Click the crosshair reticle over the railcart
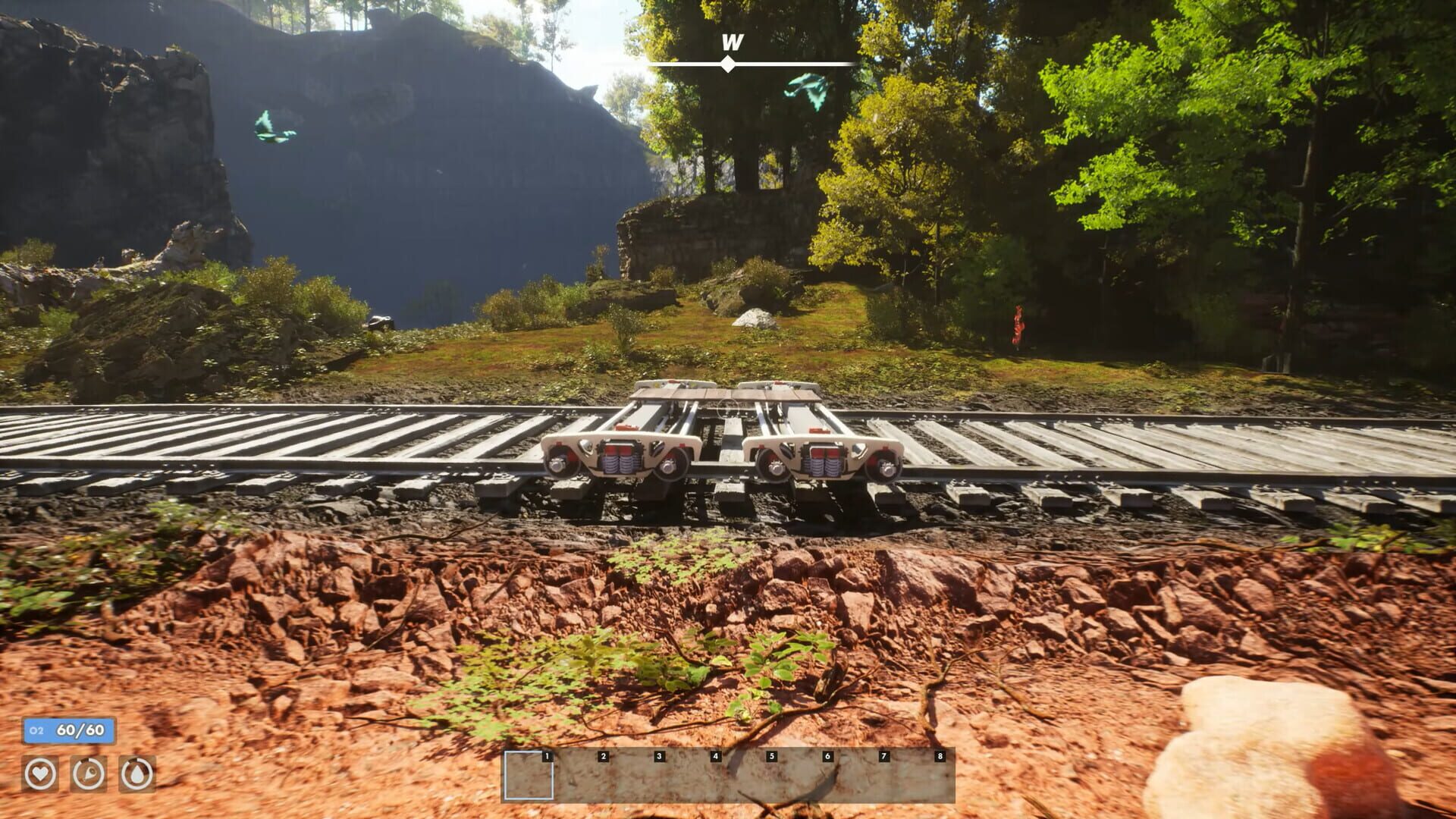1456x819 pixels. click(726, 410)
